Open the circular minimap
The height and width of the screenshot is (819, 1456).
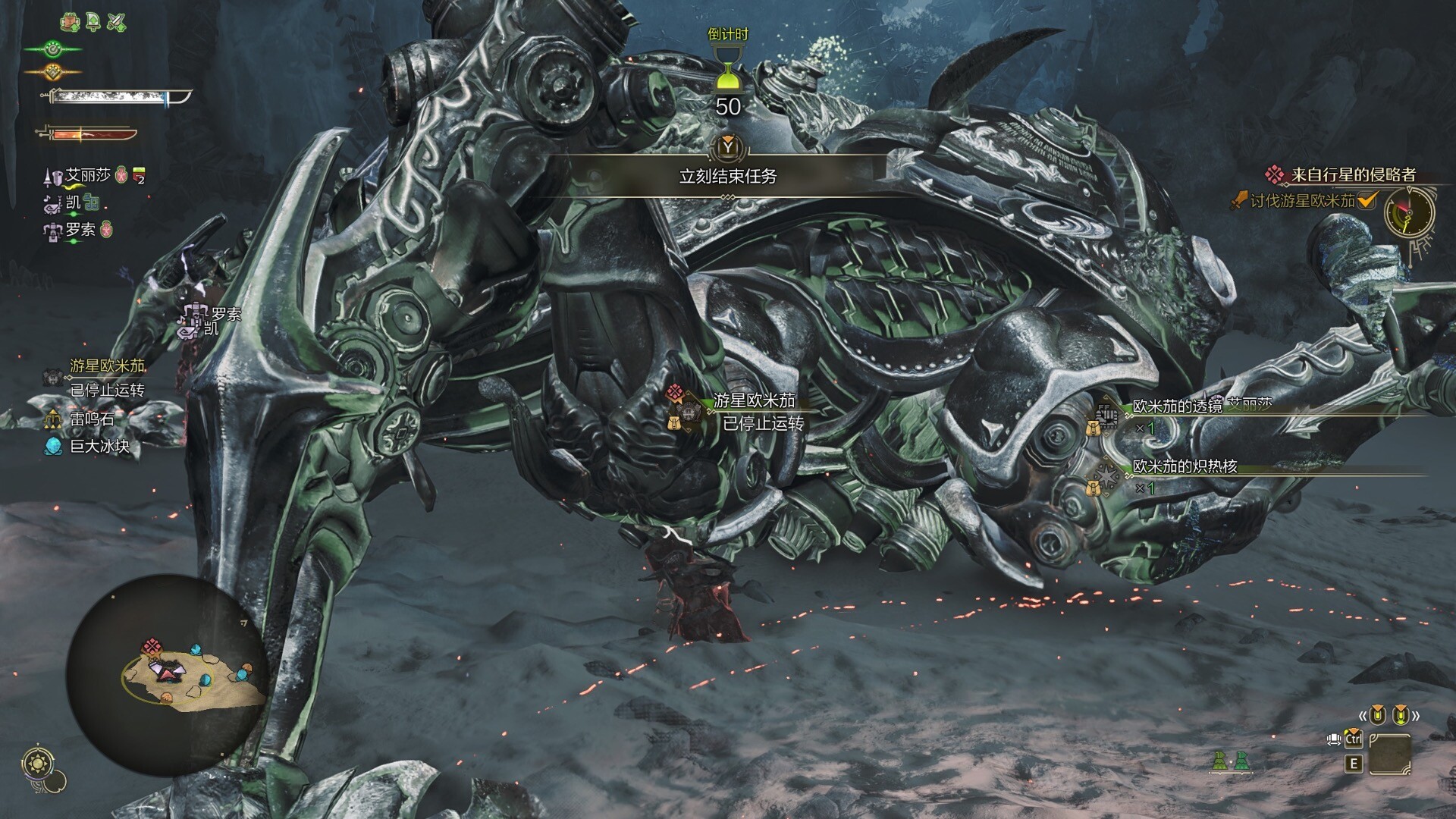[167, 675]
